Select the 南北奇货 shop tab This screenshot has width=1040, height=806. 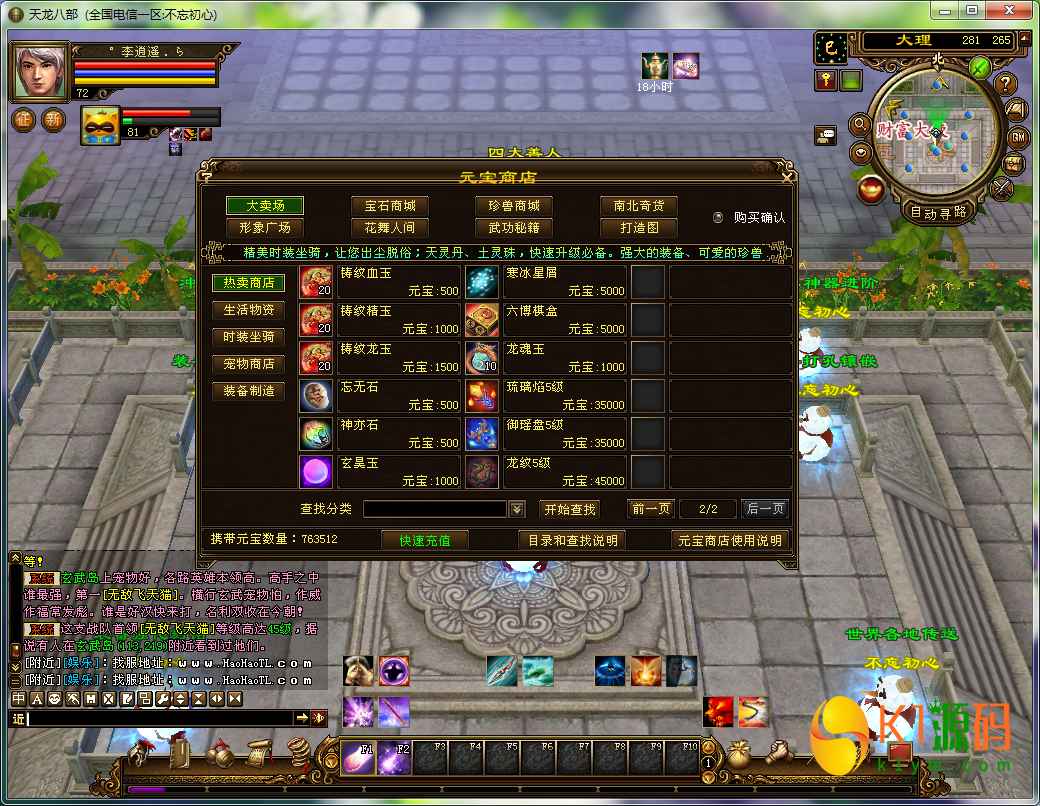639,205
